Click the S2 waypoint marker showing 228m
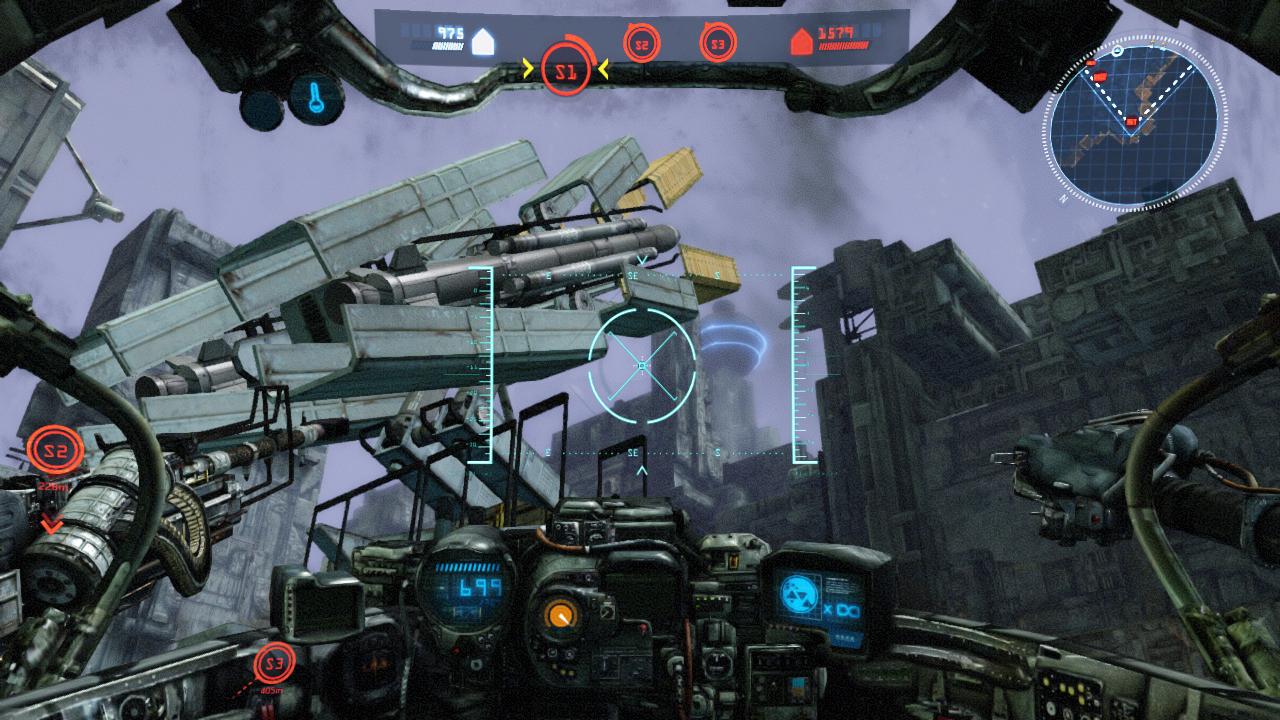 point(54,453)
